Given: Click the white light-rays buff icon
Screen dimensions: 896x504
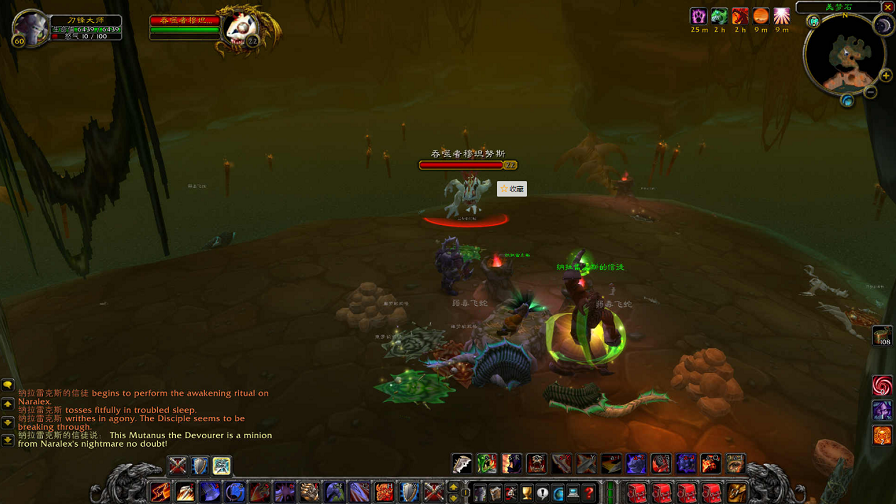Looking at the screenshot, I should coord(781,16).
